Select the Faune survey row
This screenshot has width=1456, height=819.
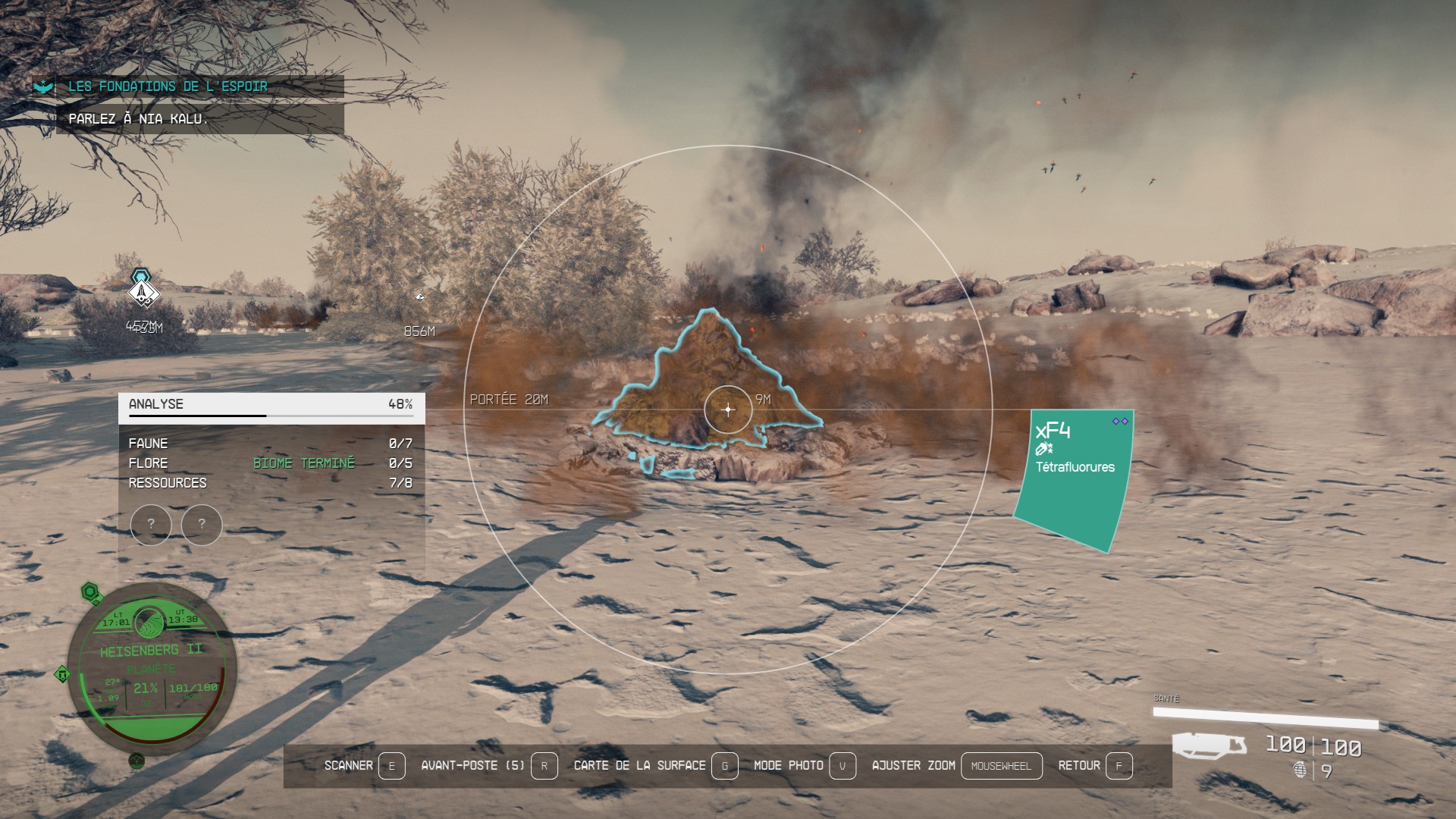tap(271, 444)
